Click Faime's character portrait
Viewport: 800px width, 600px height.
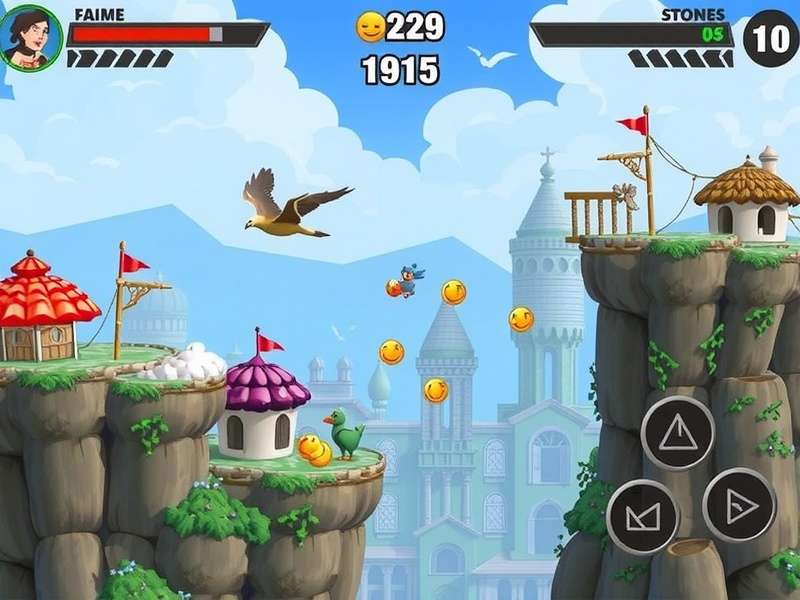(x=31, y=37)
